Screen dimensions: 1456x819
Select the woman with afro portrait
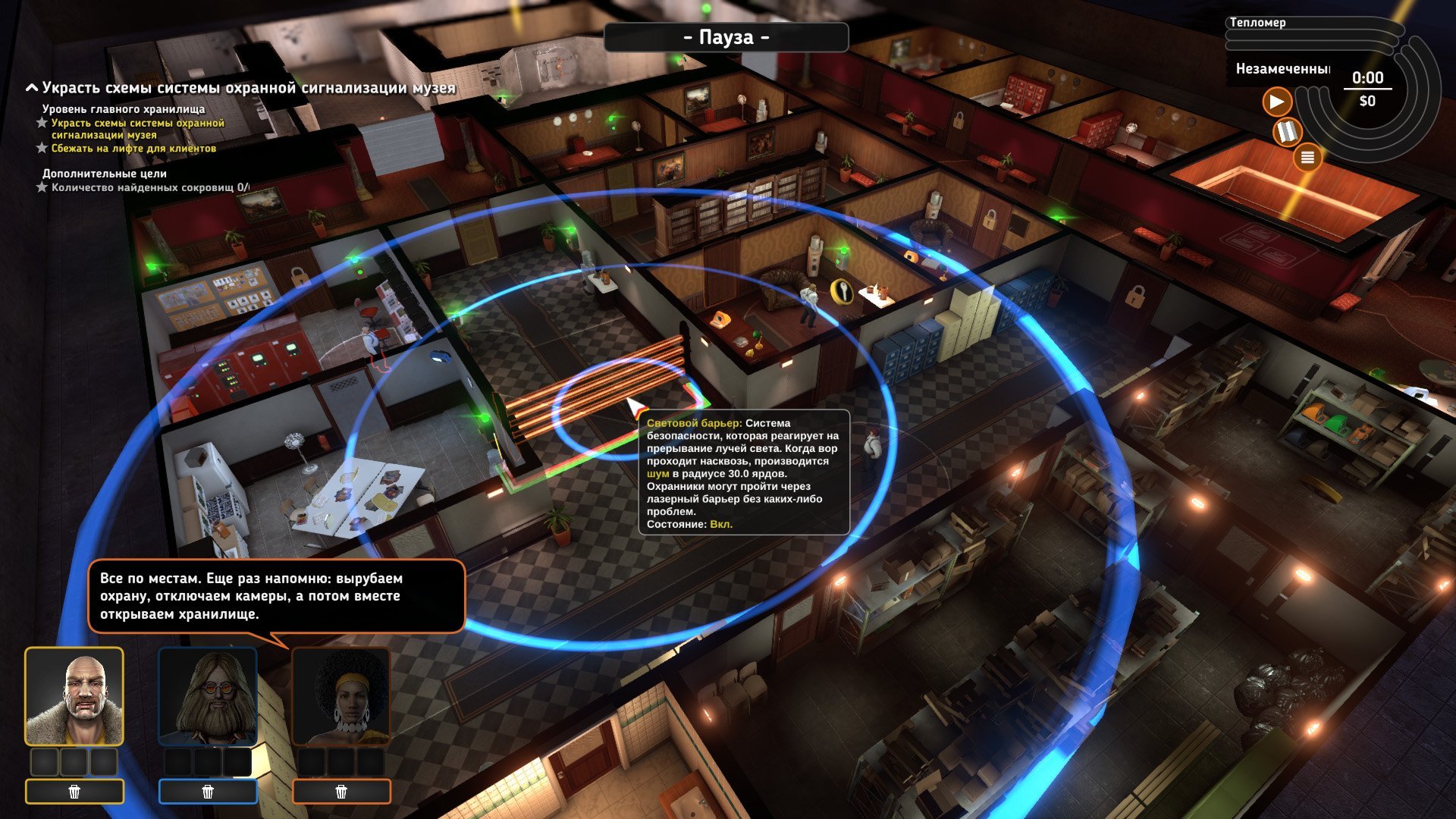pos(341,697)
